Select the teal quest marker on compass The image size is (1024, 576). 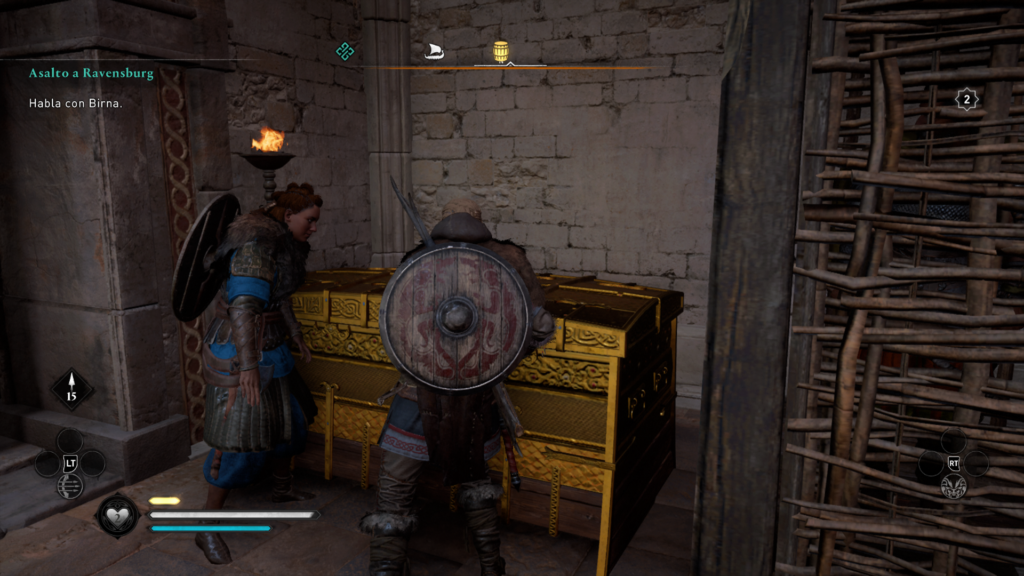(345, 51)
